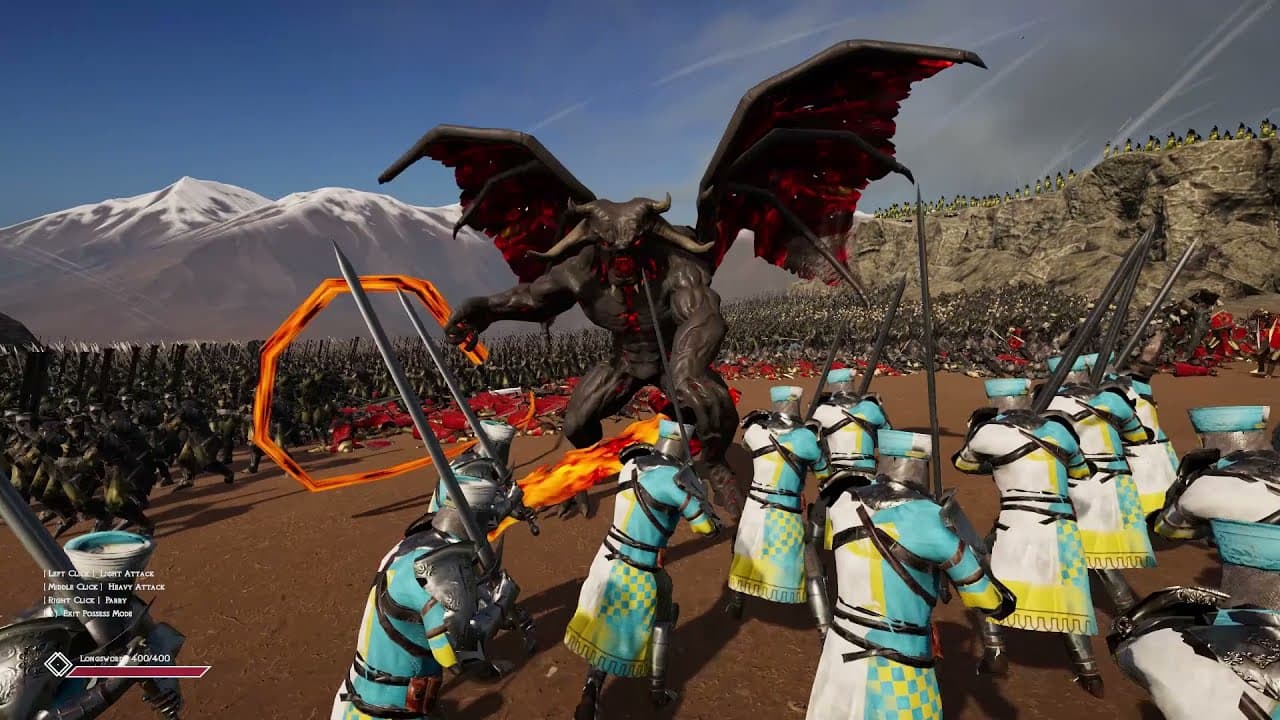Image resolution: width=1280 pixels, height=720 pixels.
Task: Click the 'Middle Click' keybind indicator
Action: 72,587
